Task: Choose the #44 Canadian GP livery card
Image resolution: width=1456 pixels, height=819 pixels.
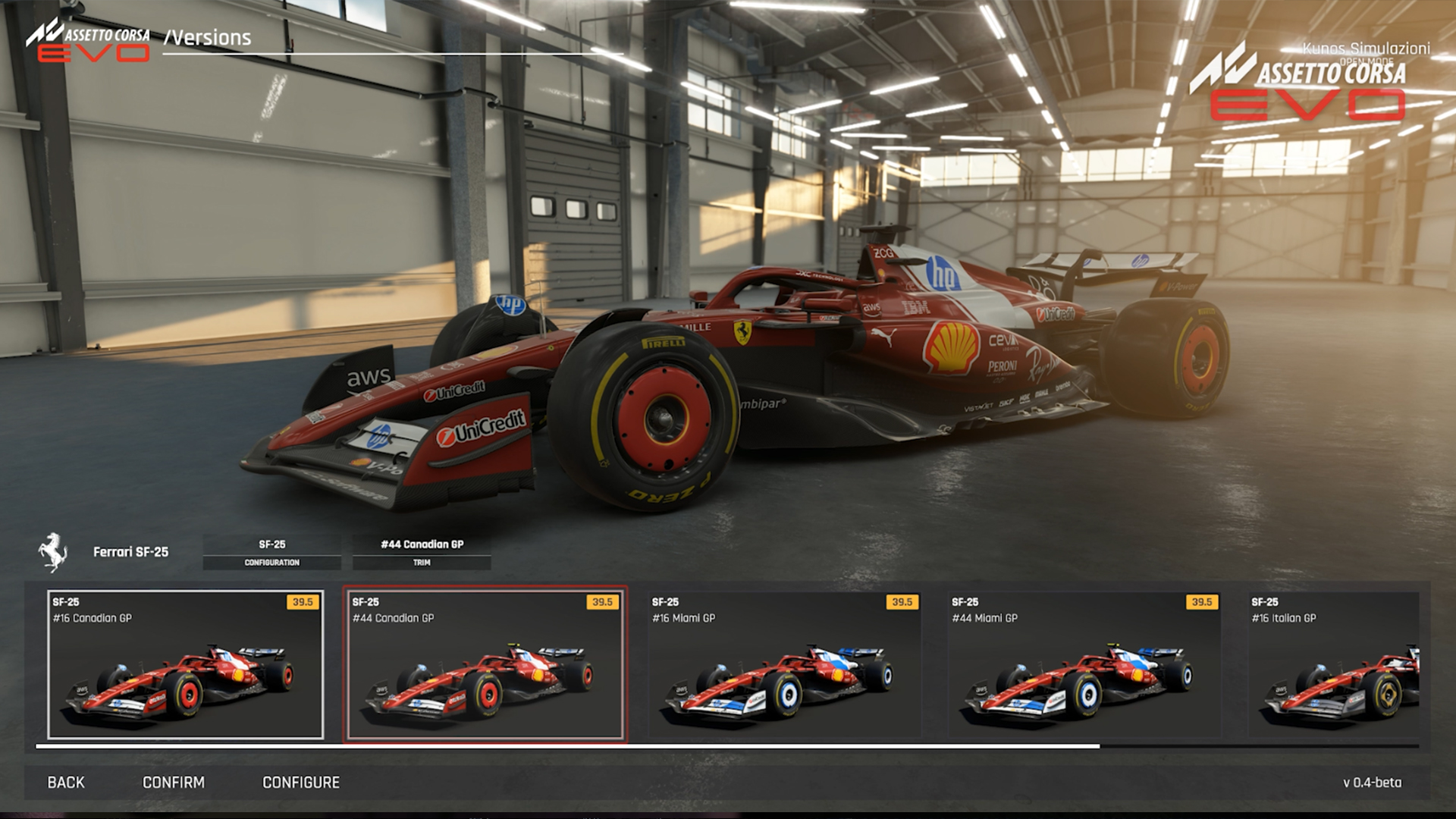Action: [x=485, y=664]
